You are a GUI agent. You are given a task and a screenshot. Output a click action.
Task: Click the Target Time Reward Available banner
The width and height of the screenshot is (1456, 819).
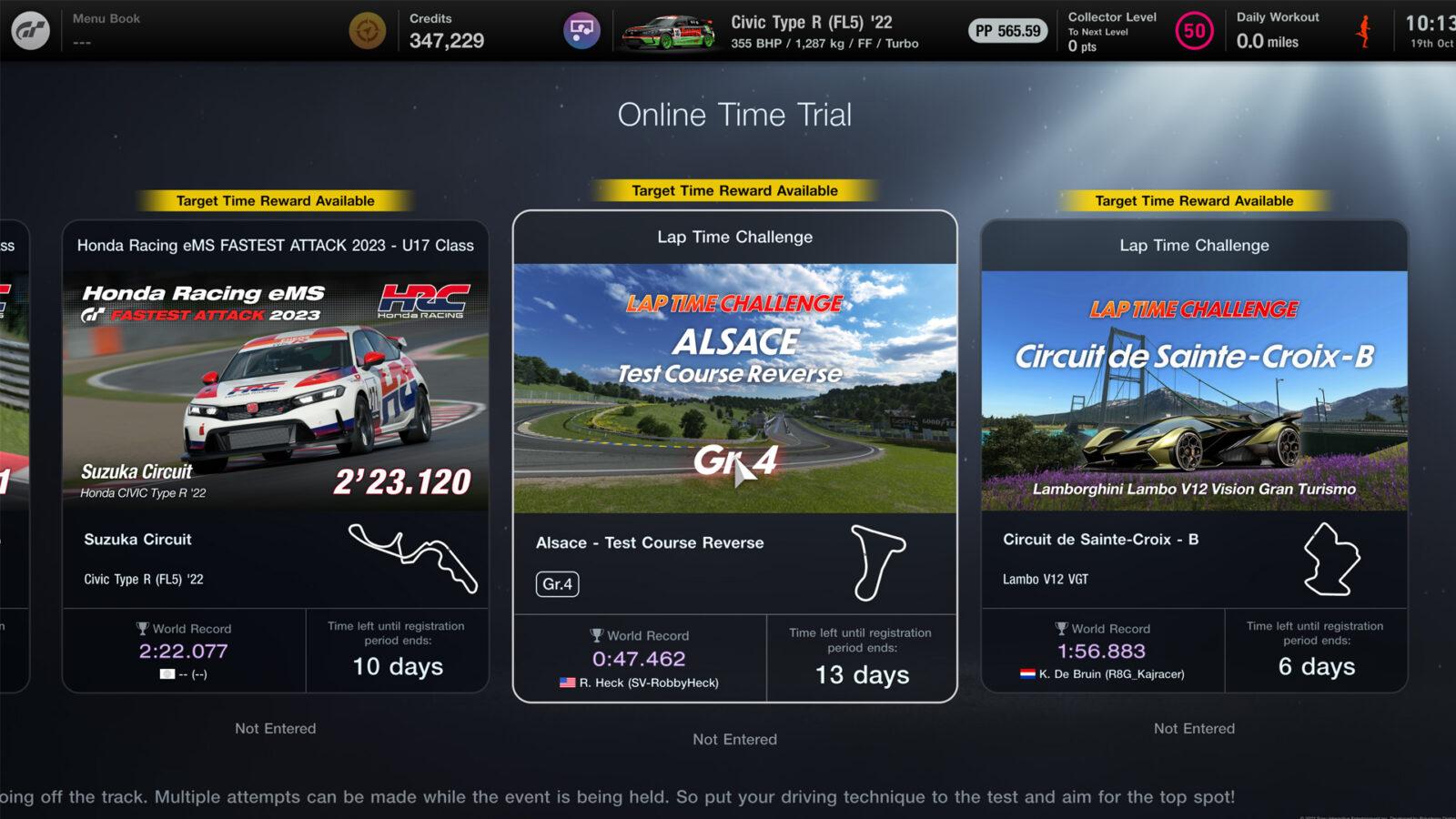point(735,190)
